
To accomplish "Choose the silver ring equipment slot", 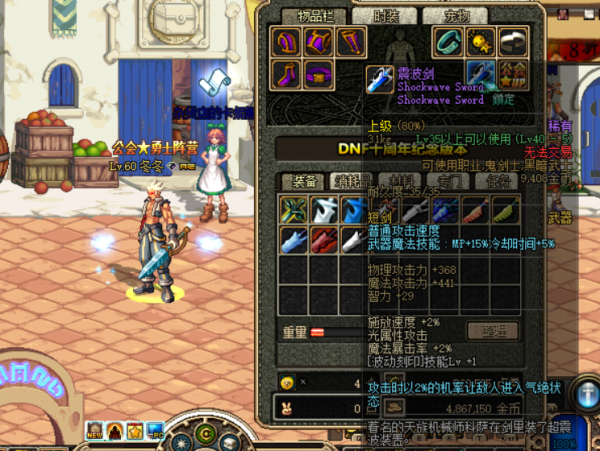I will [511, 42].
